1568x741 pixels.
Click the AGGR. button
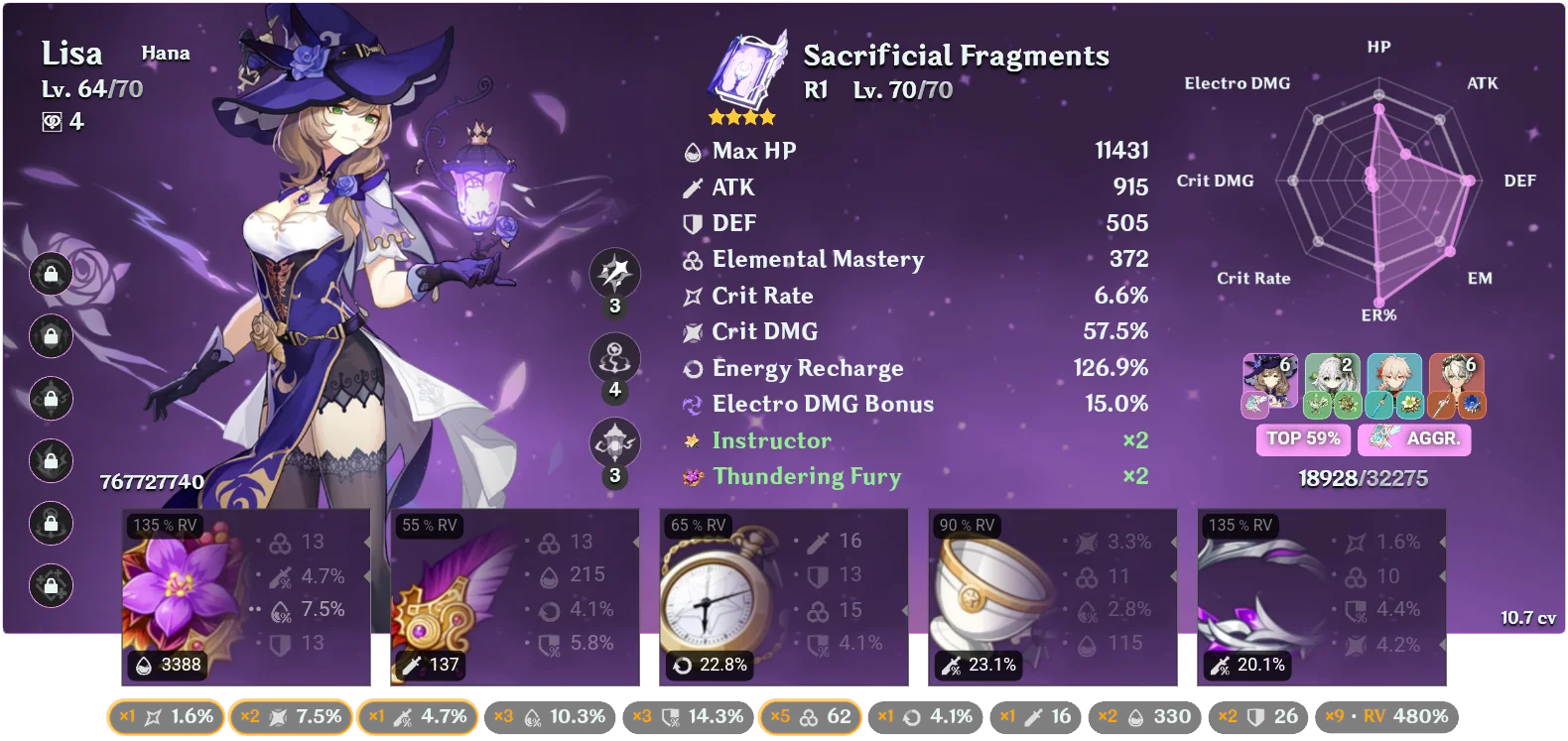[x=1414, y=438]
